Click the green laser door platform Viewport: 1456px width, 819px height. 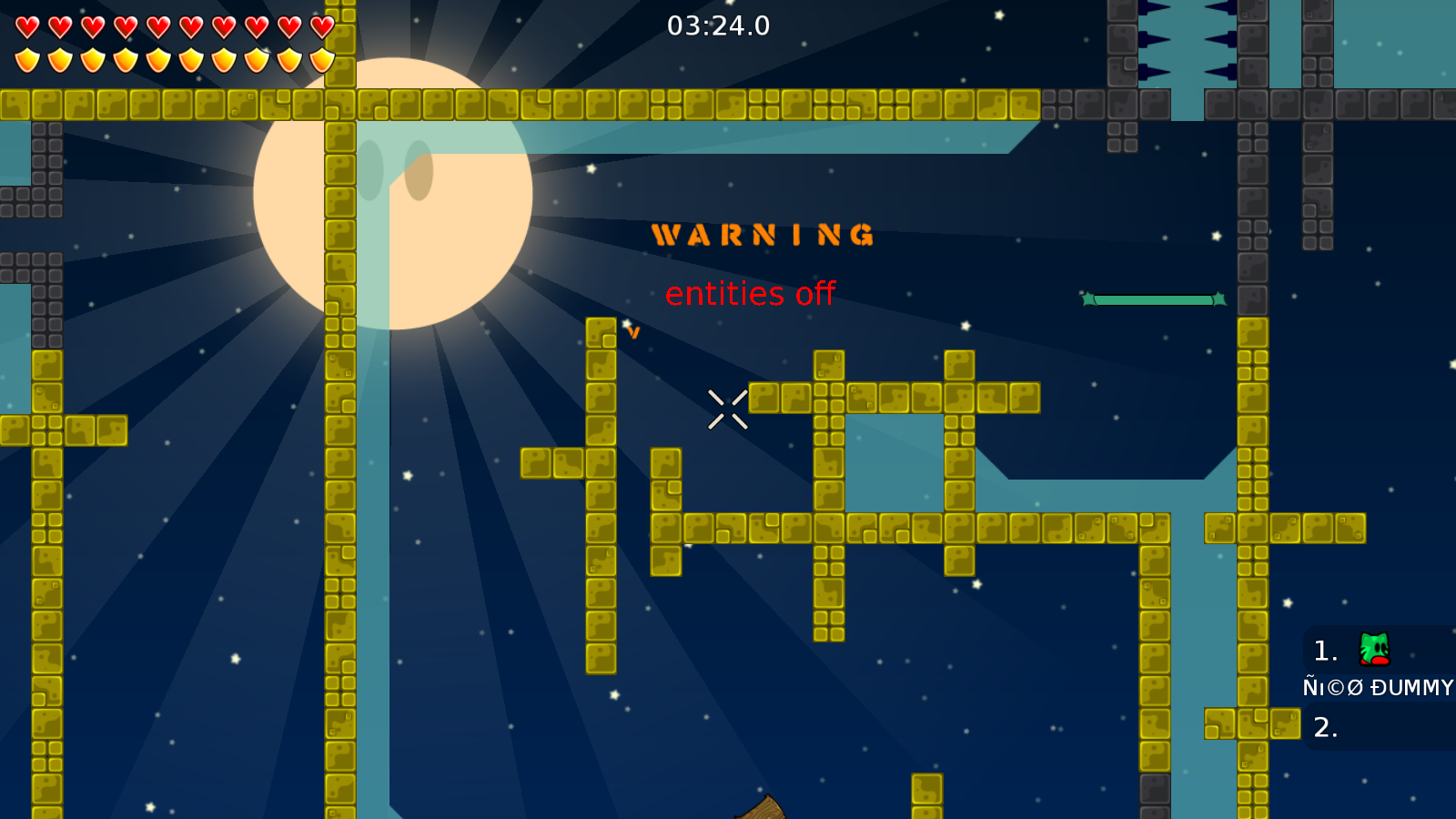[x=1153, y=298]
